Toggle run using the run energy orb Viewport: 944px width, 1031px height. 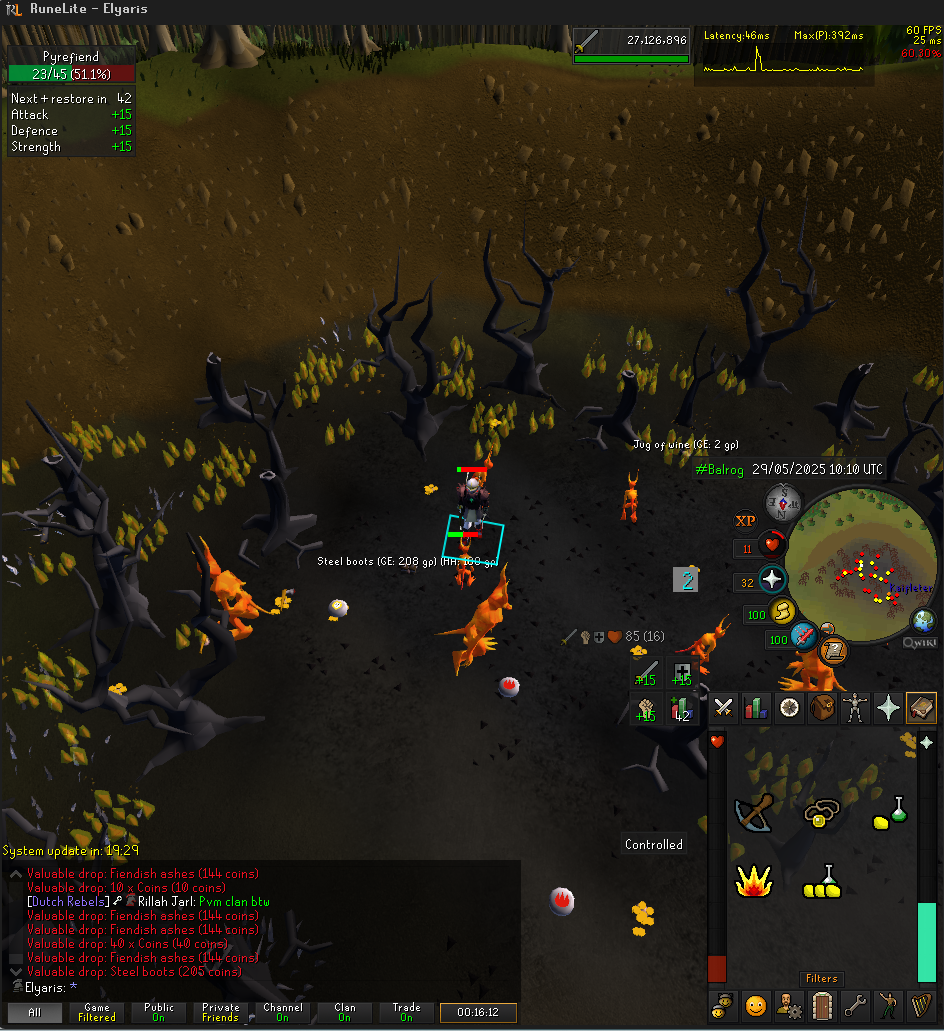[783, 613]
